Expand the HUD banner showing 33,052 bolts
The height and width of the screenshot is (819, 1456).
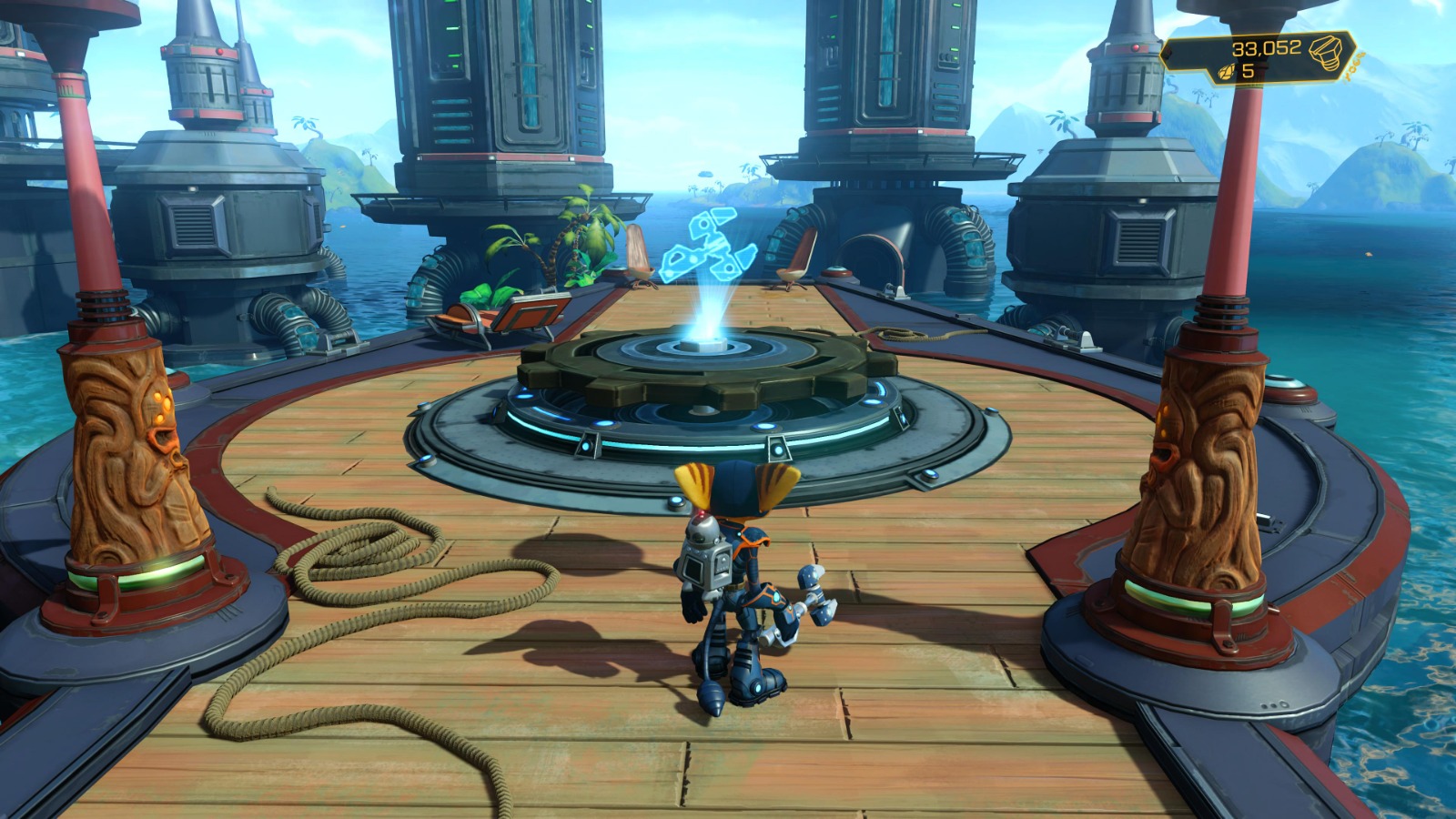point(1256,53)
